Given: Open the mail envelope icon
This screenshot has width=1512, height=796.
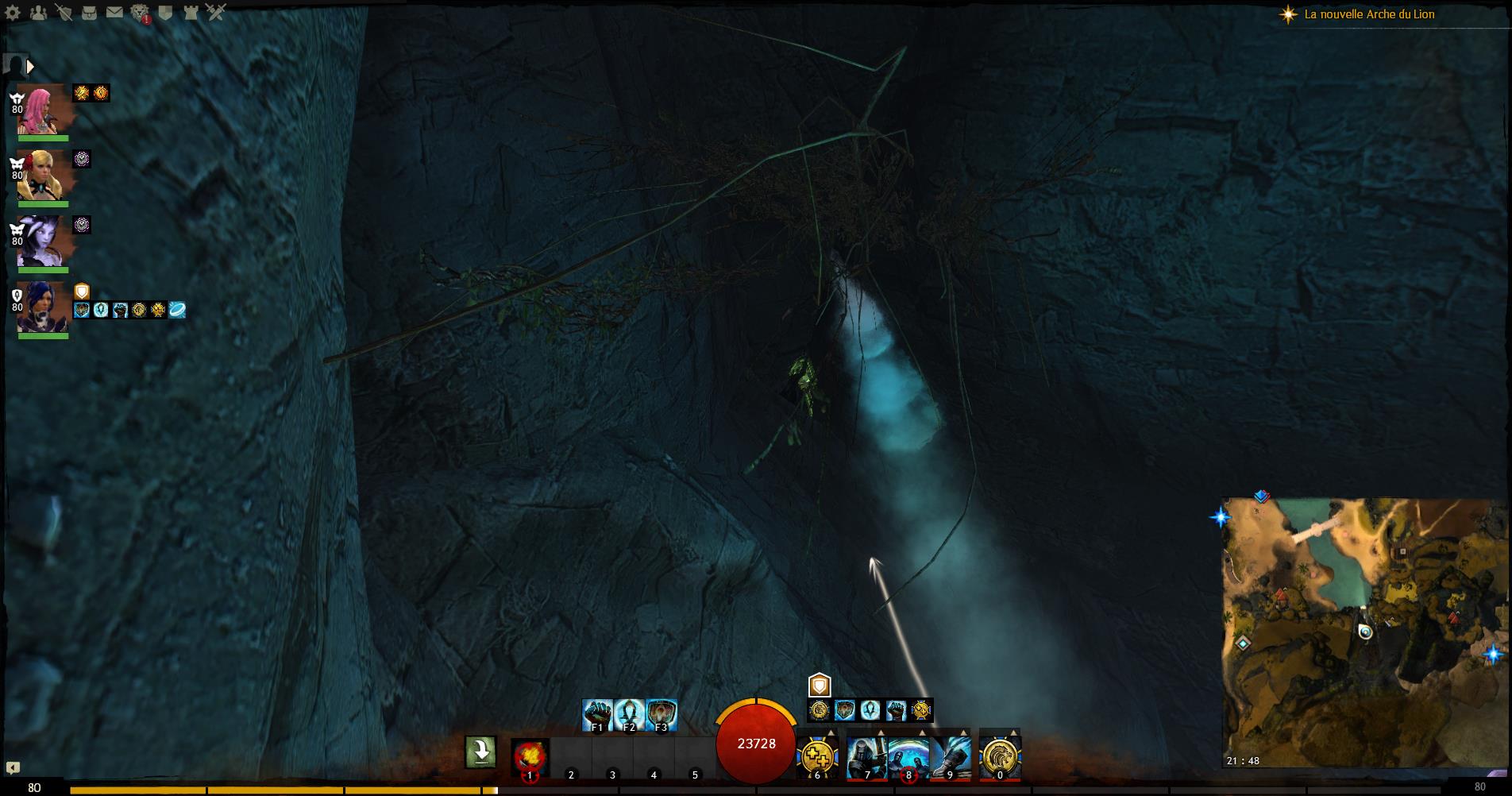Looking at the screenshot, I should (114, 13).
